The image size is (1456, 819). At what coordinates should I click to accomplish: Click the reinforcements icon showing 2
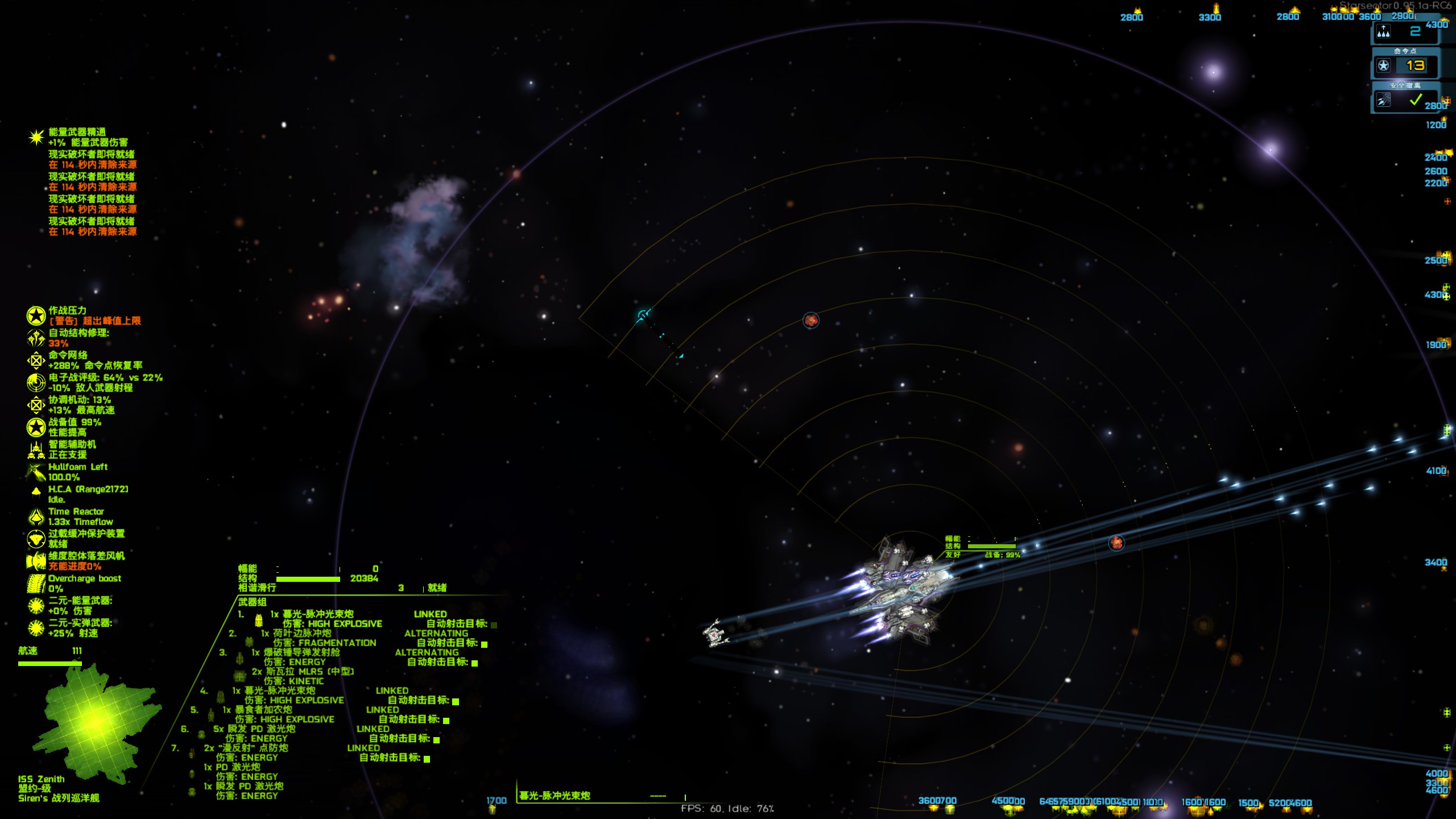tap(1384, 32)
